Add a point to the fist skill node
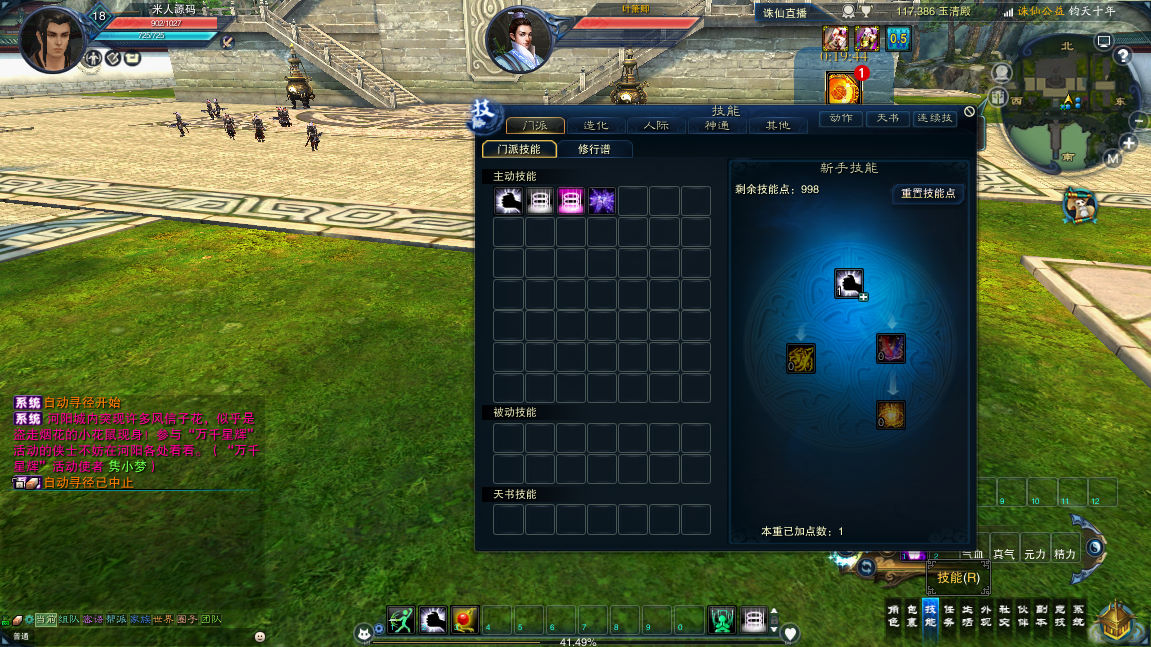Image resolution: width=1151 pixels, height=647 pixels. 849,284
